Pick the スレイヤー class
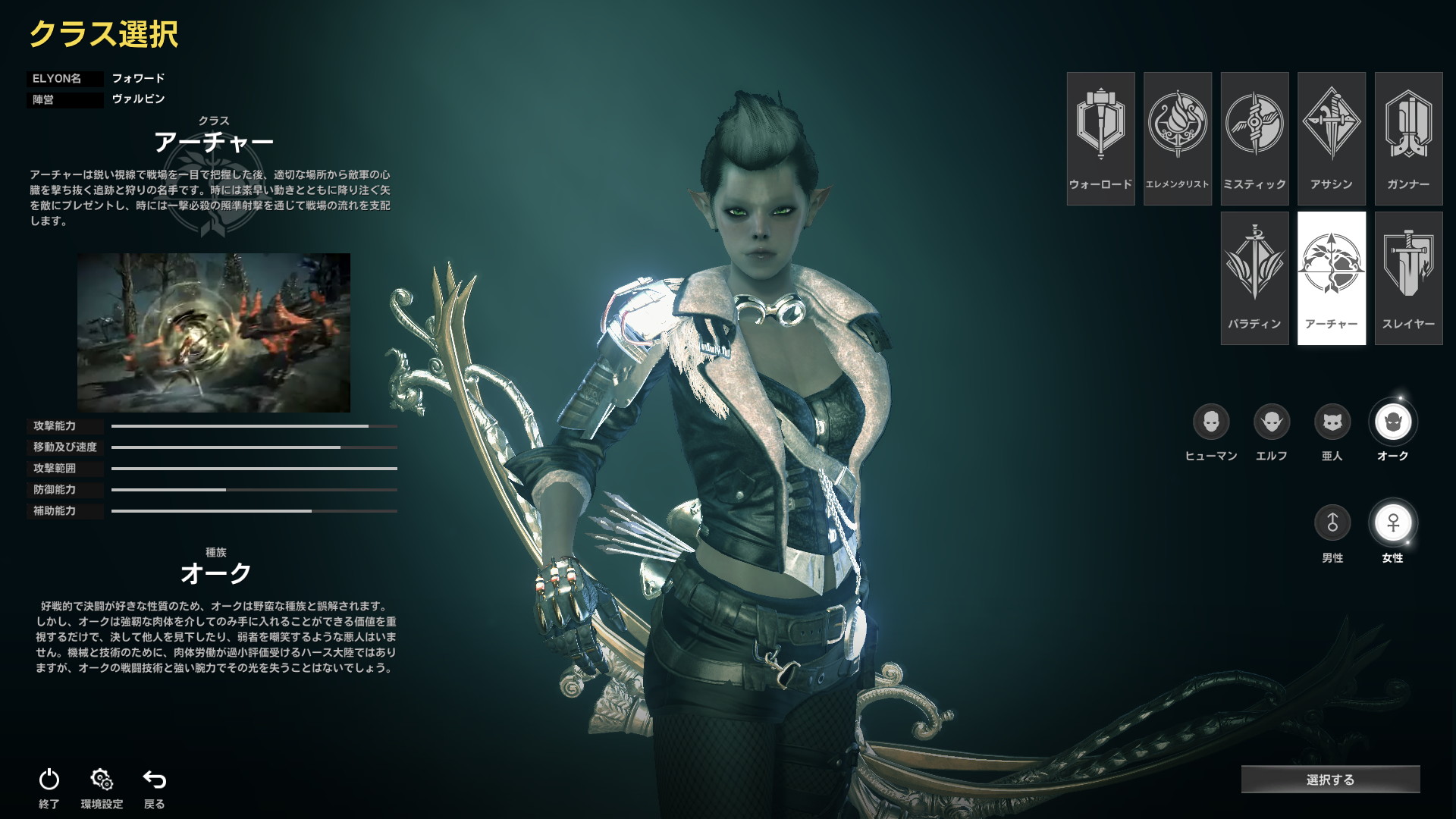1456x819 pixels. (x=1408, y=278)
